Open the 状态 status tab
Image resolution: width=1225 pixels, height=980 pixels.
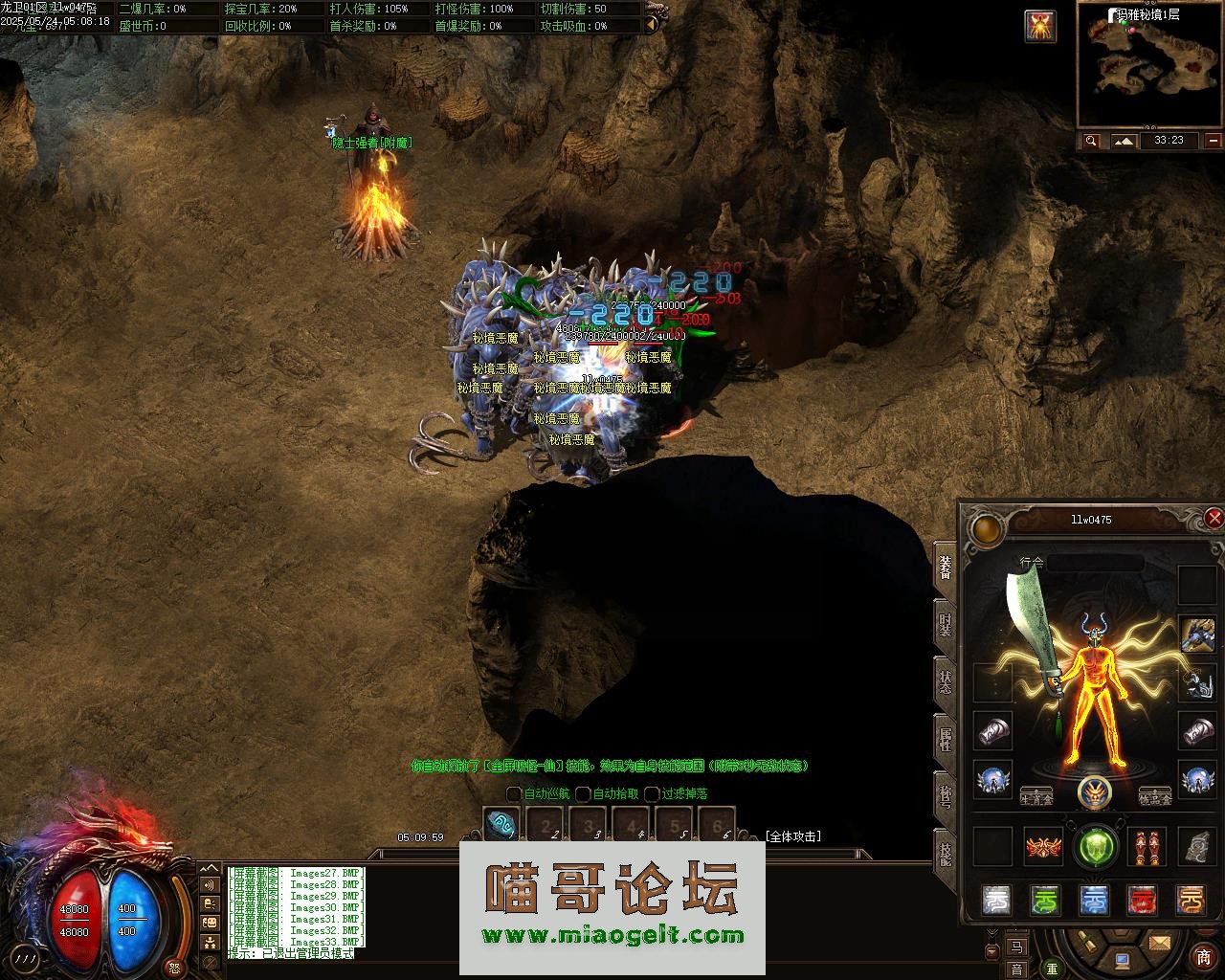945,682
